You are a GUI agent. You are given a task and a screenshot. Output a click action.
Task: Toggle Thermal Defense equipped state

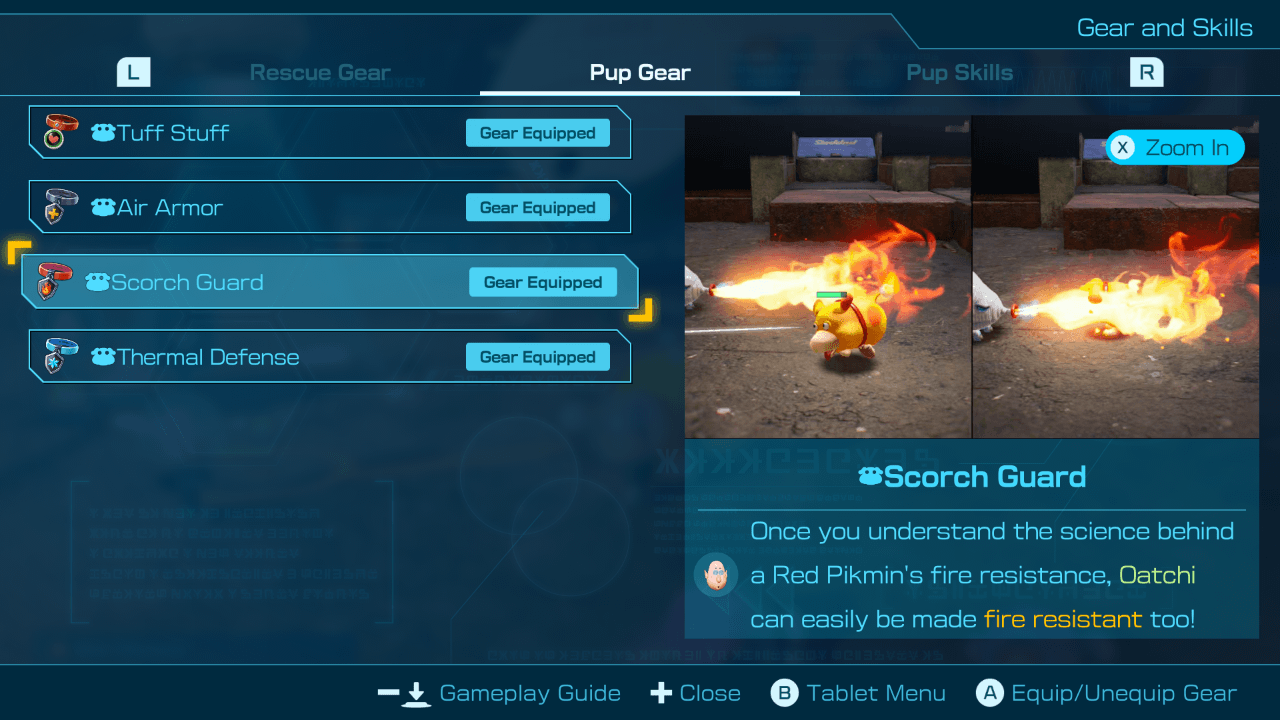537,356
